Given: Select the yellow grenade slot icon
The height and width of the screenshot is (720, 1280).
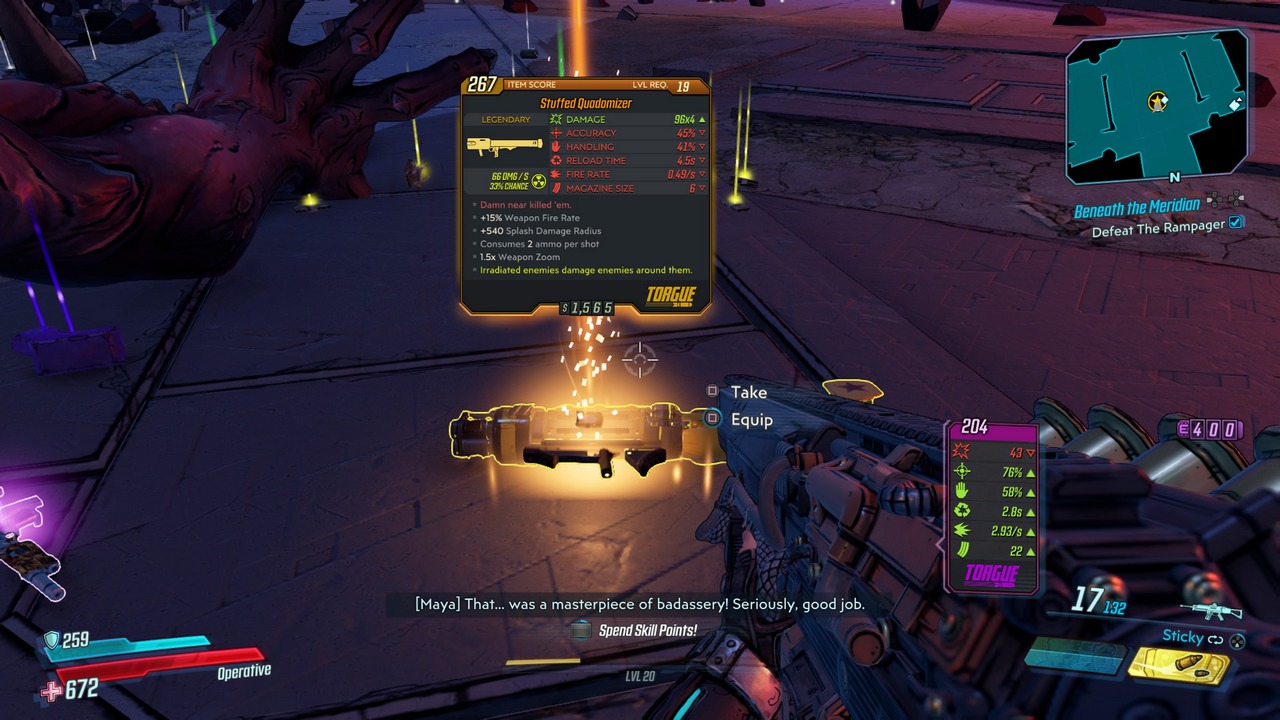Looking at the screenshot, I should 1178,666.
